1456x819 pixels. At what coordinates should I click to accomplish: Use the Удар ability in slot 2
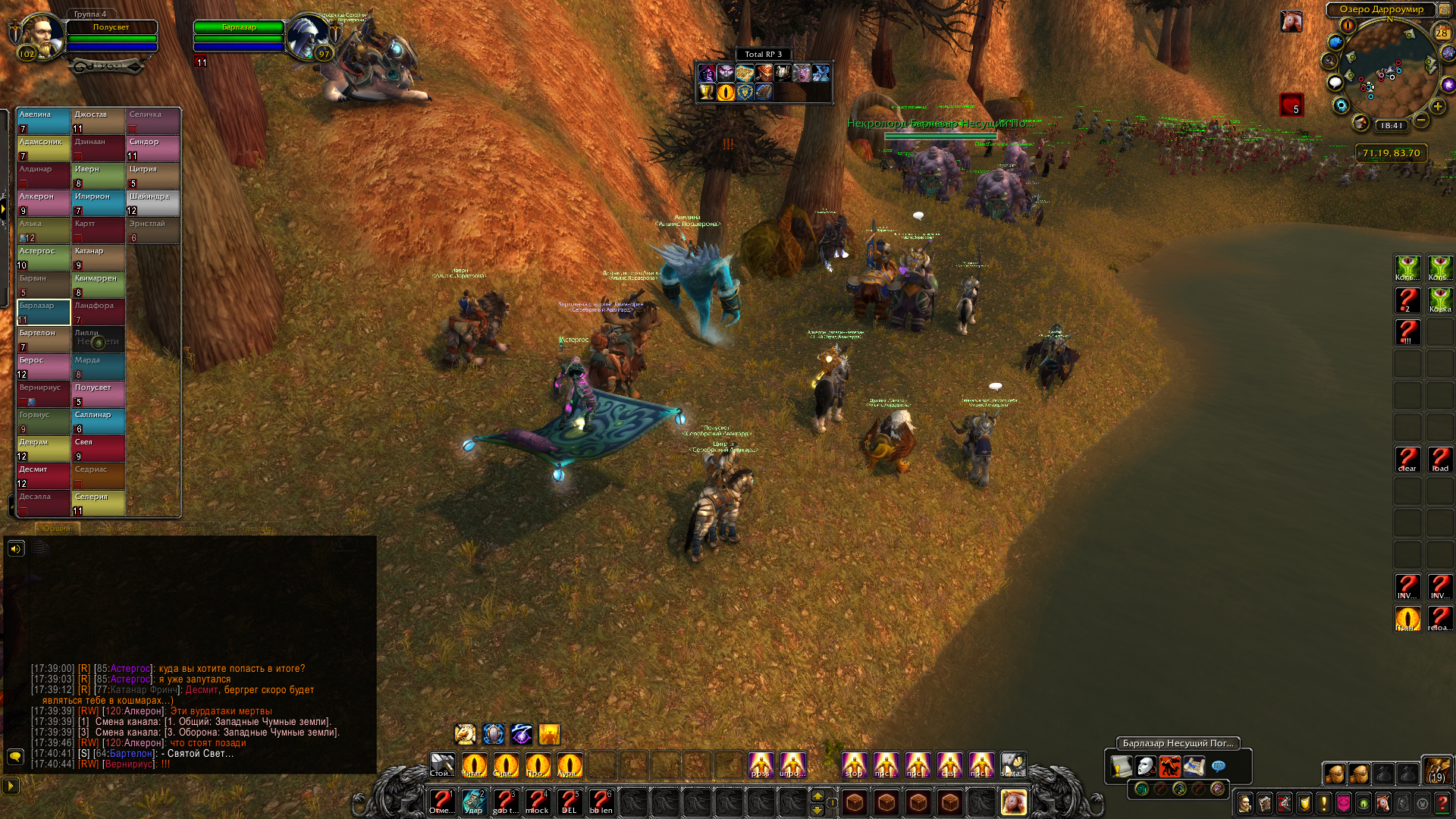tap(473, 801)
